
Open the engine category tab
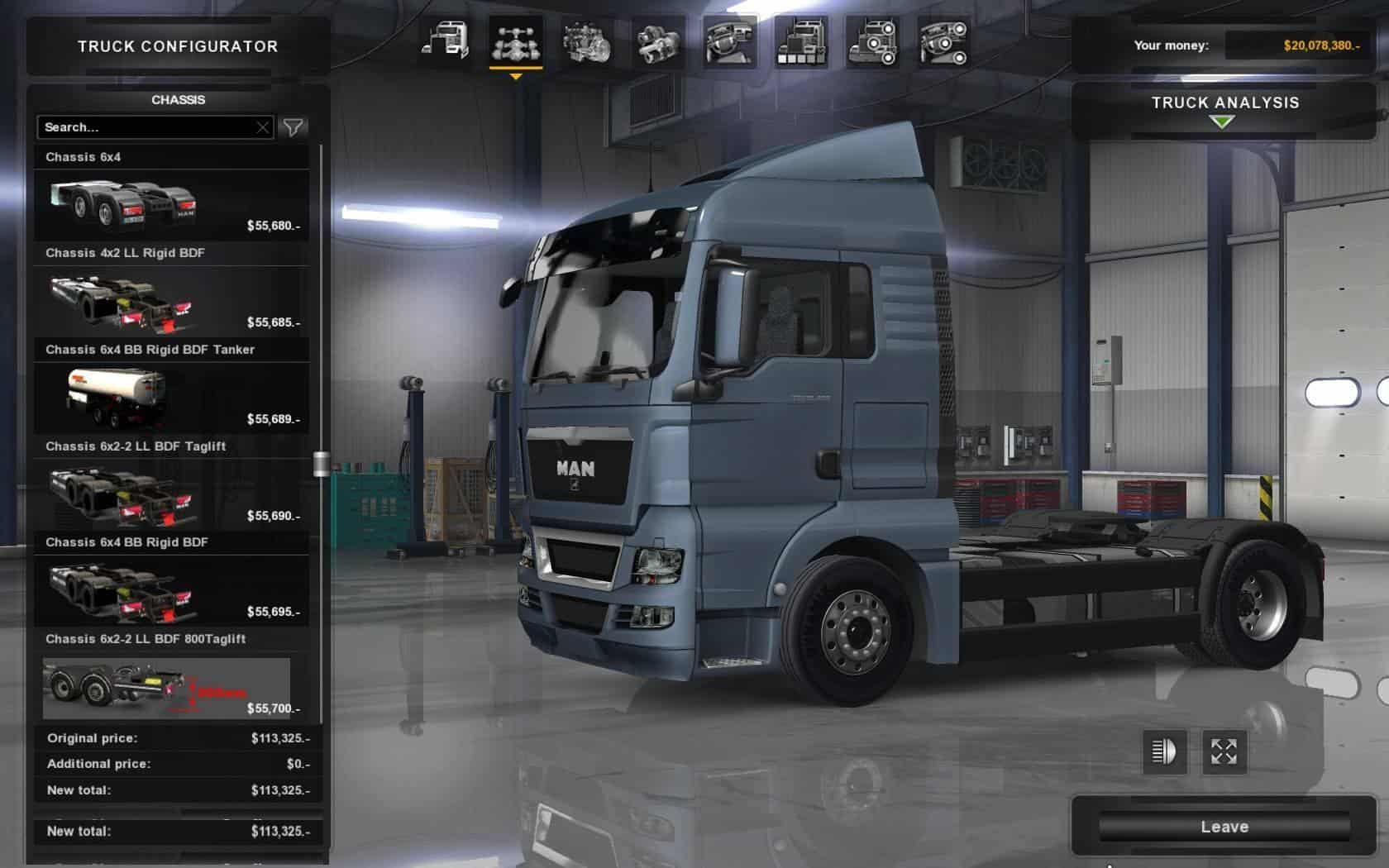tap(587, 42)
